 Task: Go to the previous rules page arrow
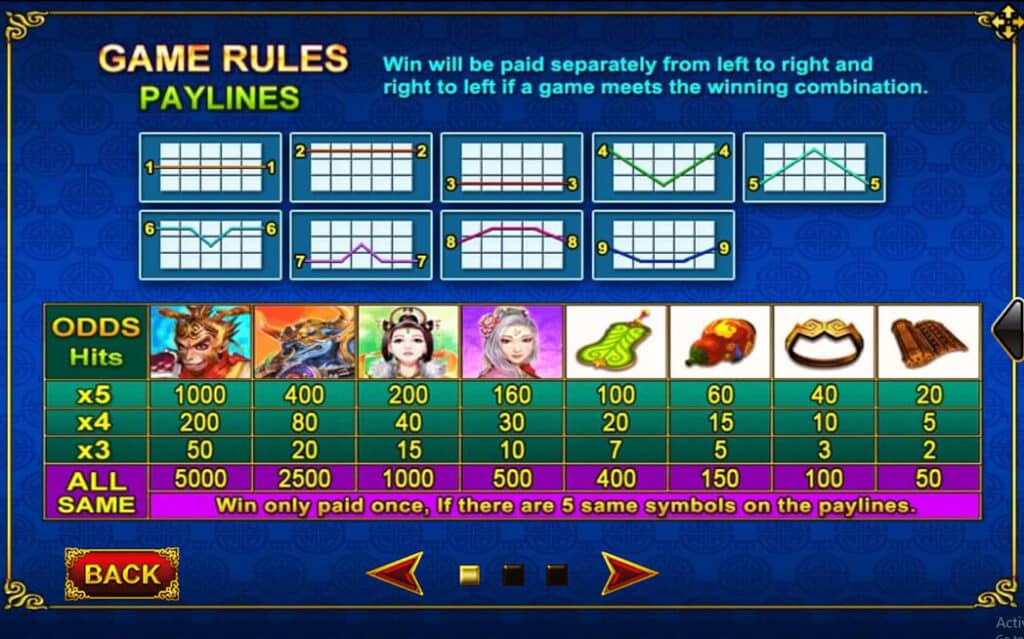[395, 574]
